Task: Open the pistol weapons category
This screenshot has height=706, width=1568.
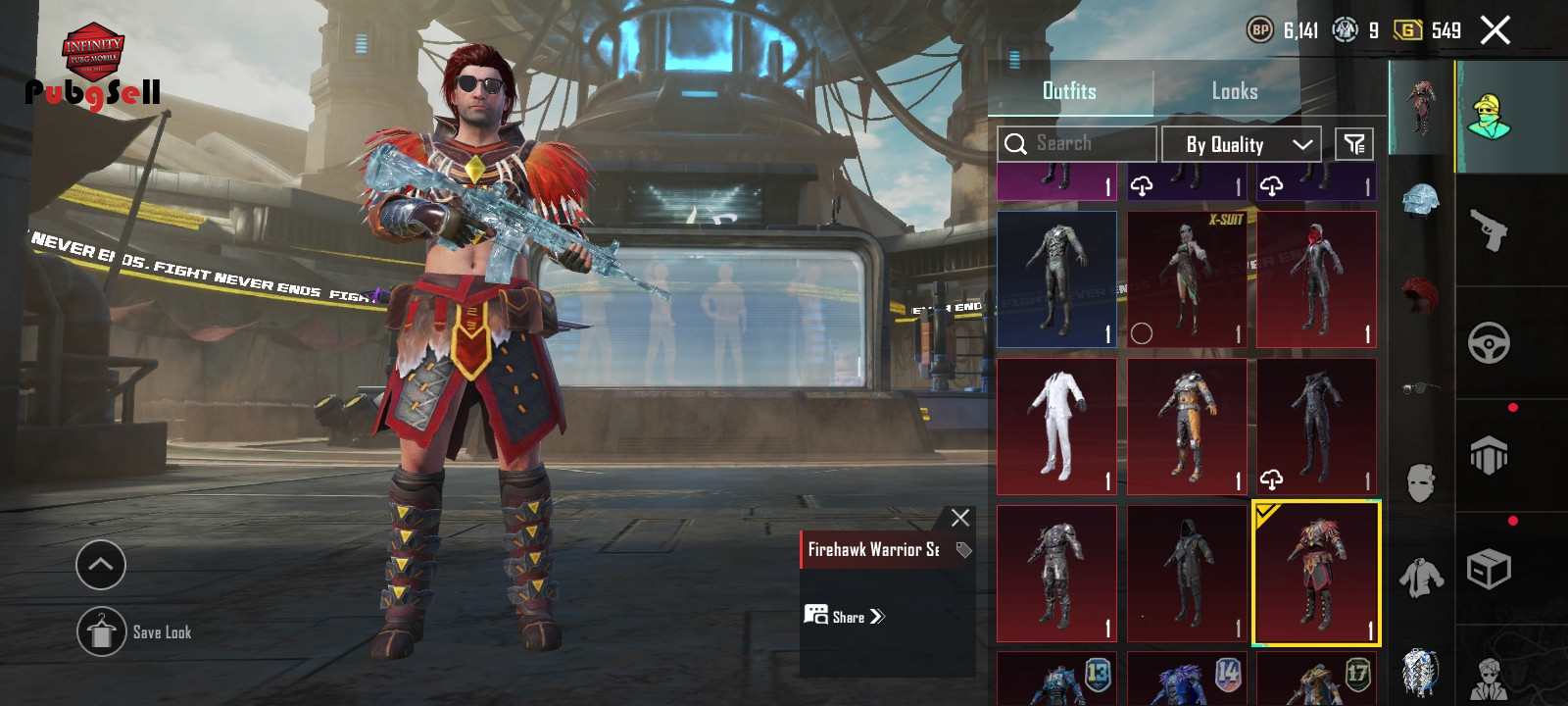Action: point(1488,230)
